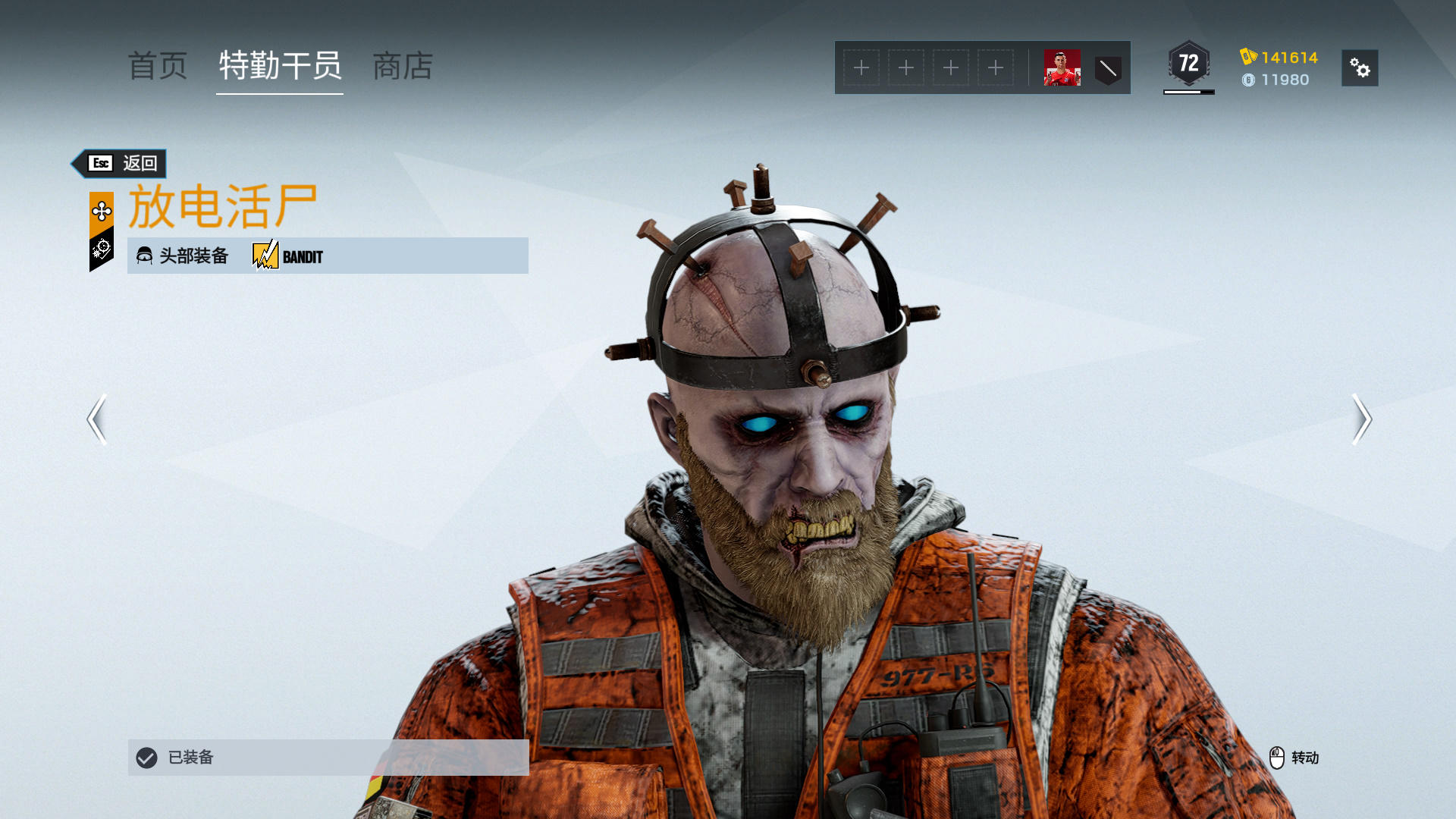Viewport: 1456px width, 819px height.
Task: Click the 已装备 equipped button
Action: click(328, 757)
